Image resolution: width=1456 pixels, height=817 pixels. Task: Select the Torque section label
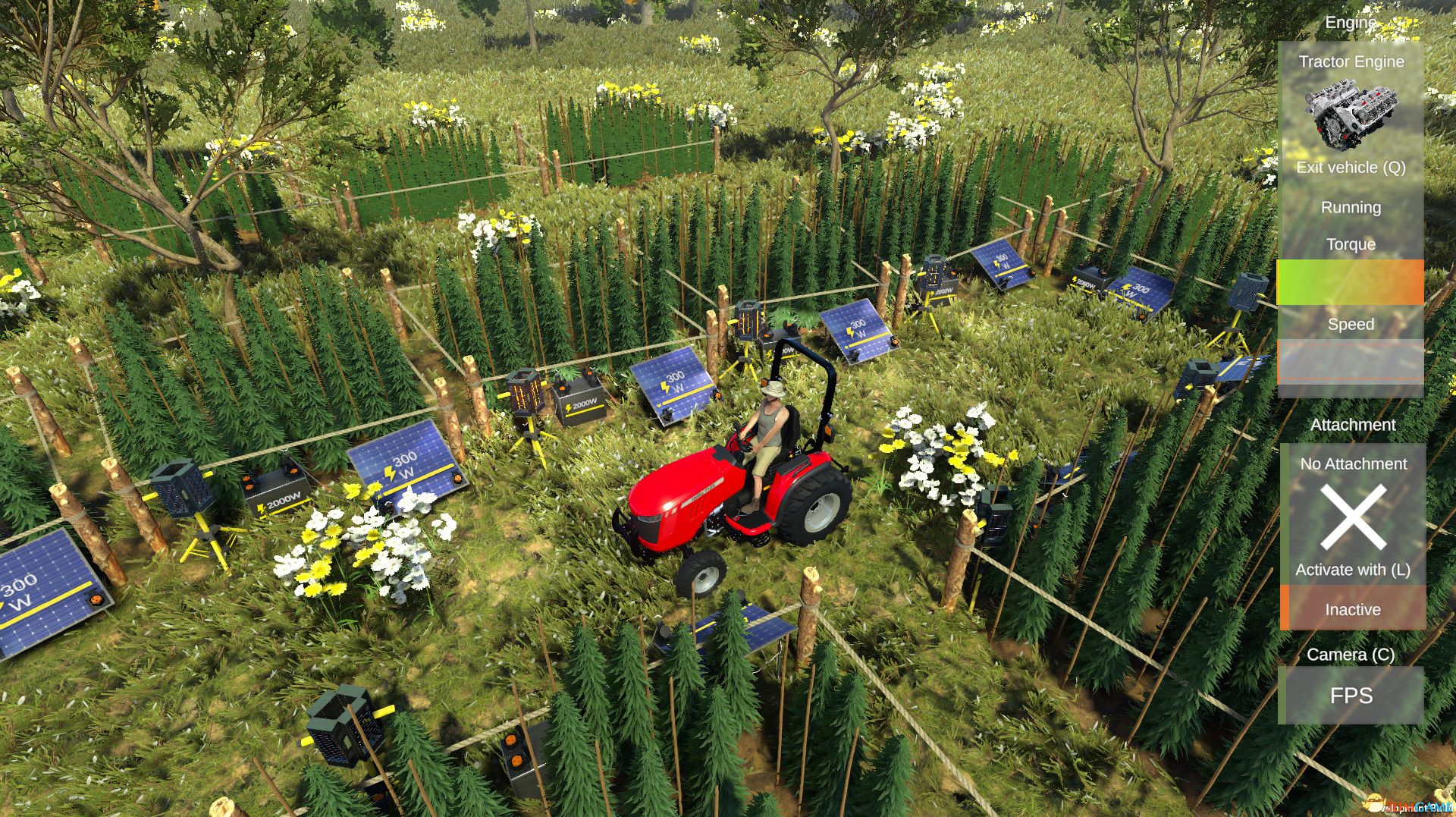1350,244
